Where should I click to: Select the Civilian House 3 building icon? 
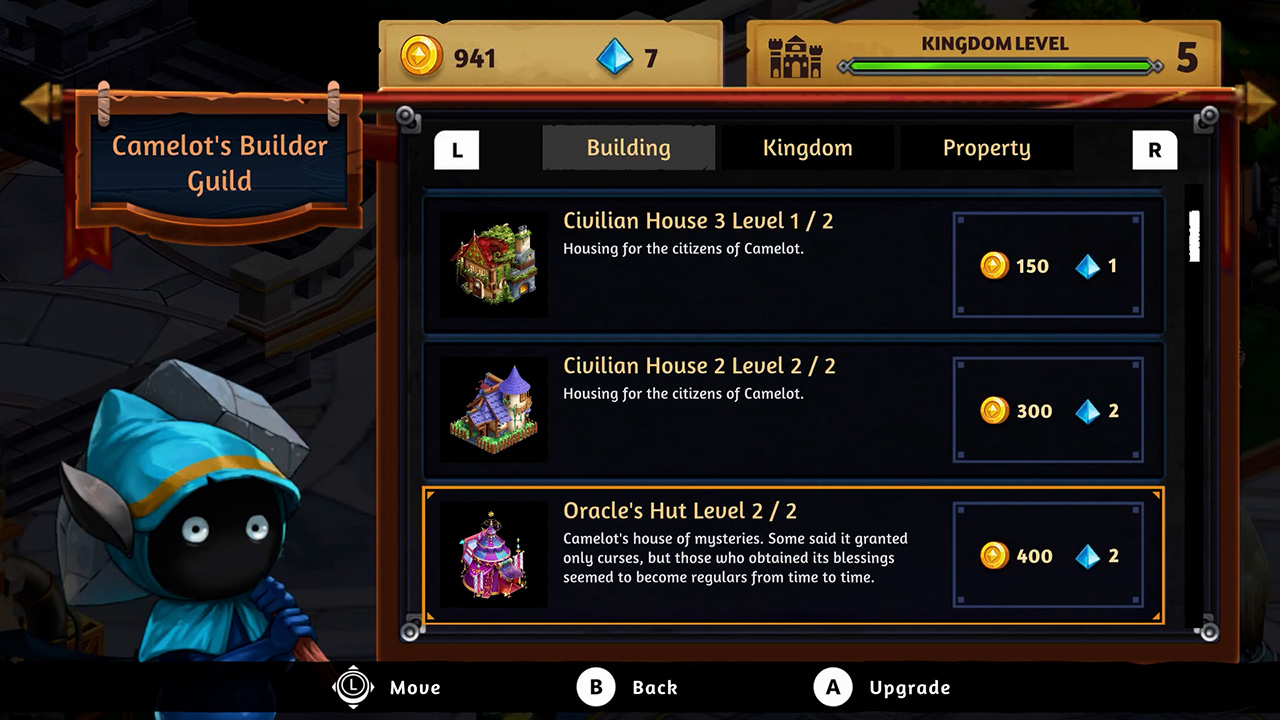[x=492, y=263]
